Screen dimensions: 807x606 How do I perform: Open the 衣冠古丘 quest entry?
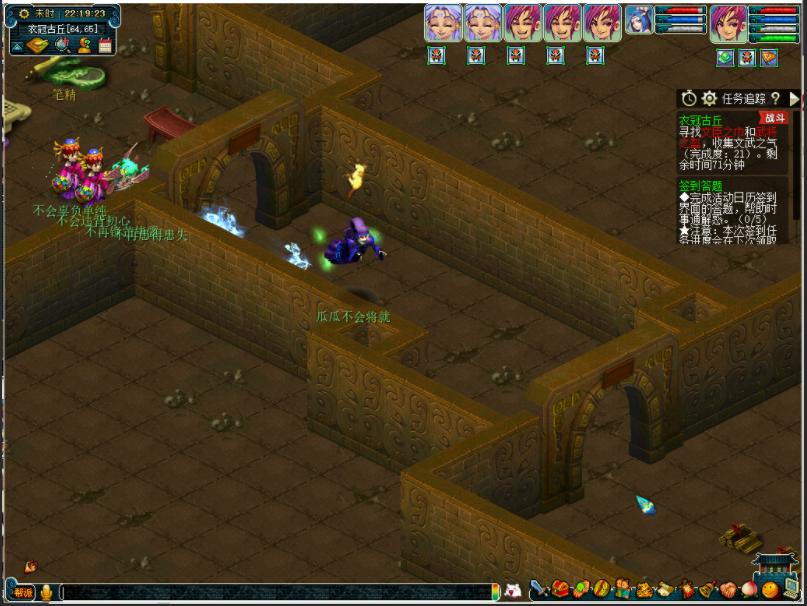699,119
